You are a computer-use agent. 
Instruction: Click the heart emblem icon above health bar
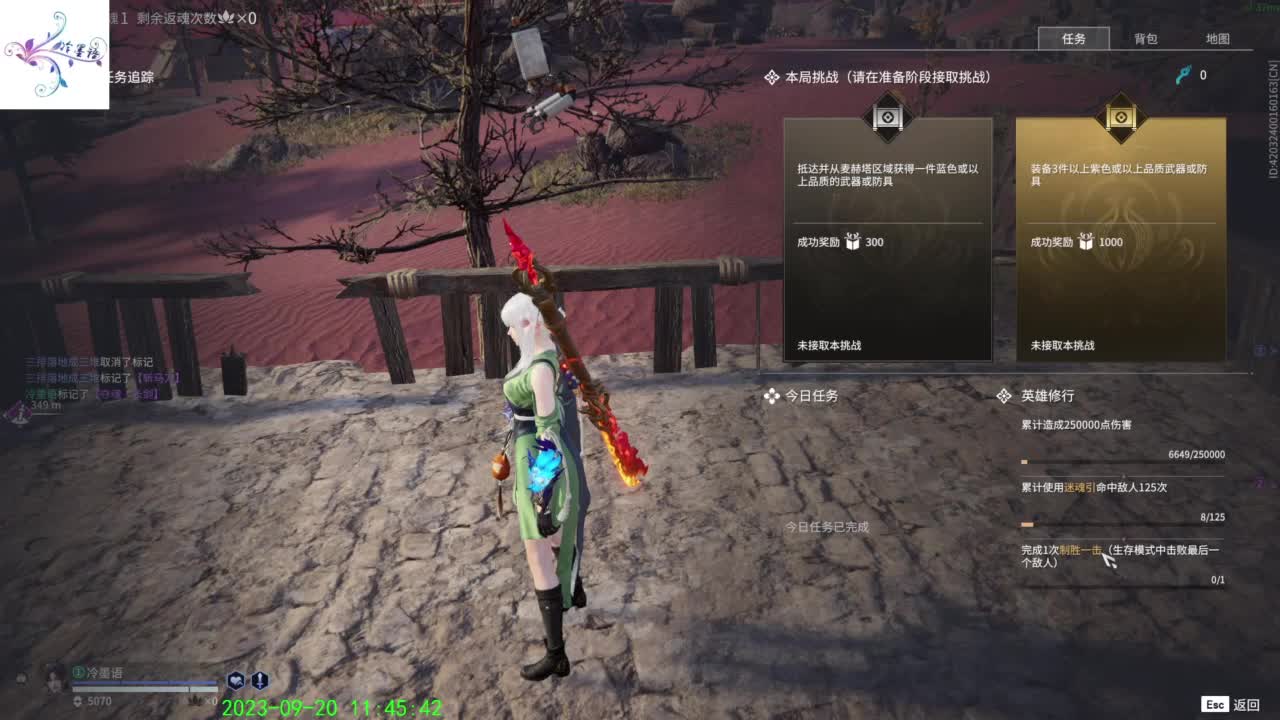pos(236,681)
